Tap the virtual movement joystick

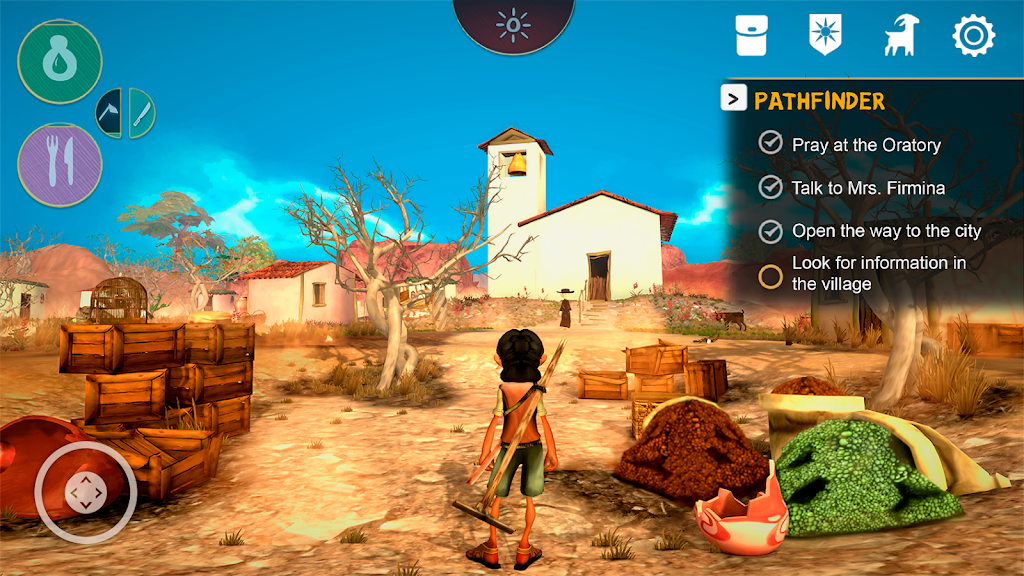point(84,492)
